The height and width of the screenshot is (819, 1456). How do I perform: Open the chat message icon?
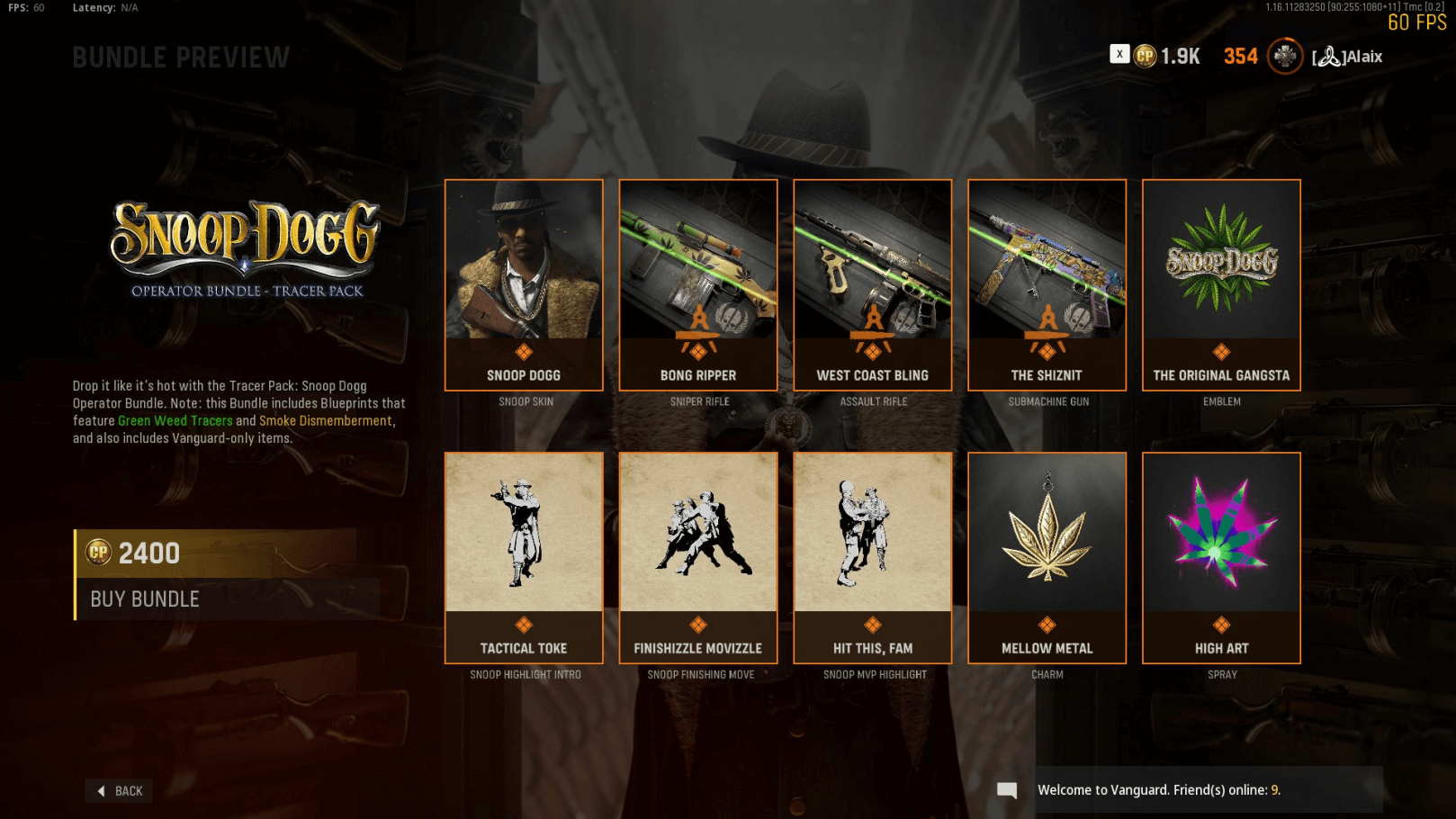point(1007,790)
